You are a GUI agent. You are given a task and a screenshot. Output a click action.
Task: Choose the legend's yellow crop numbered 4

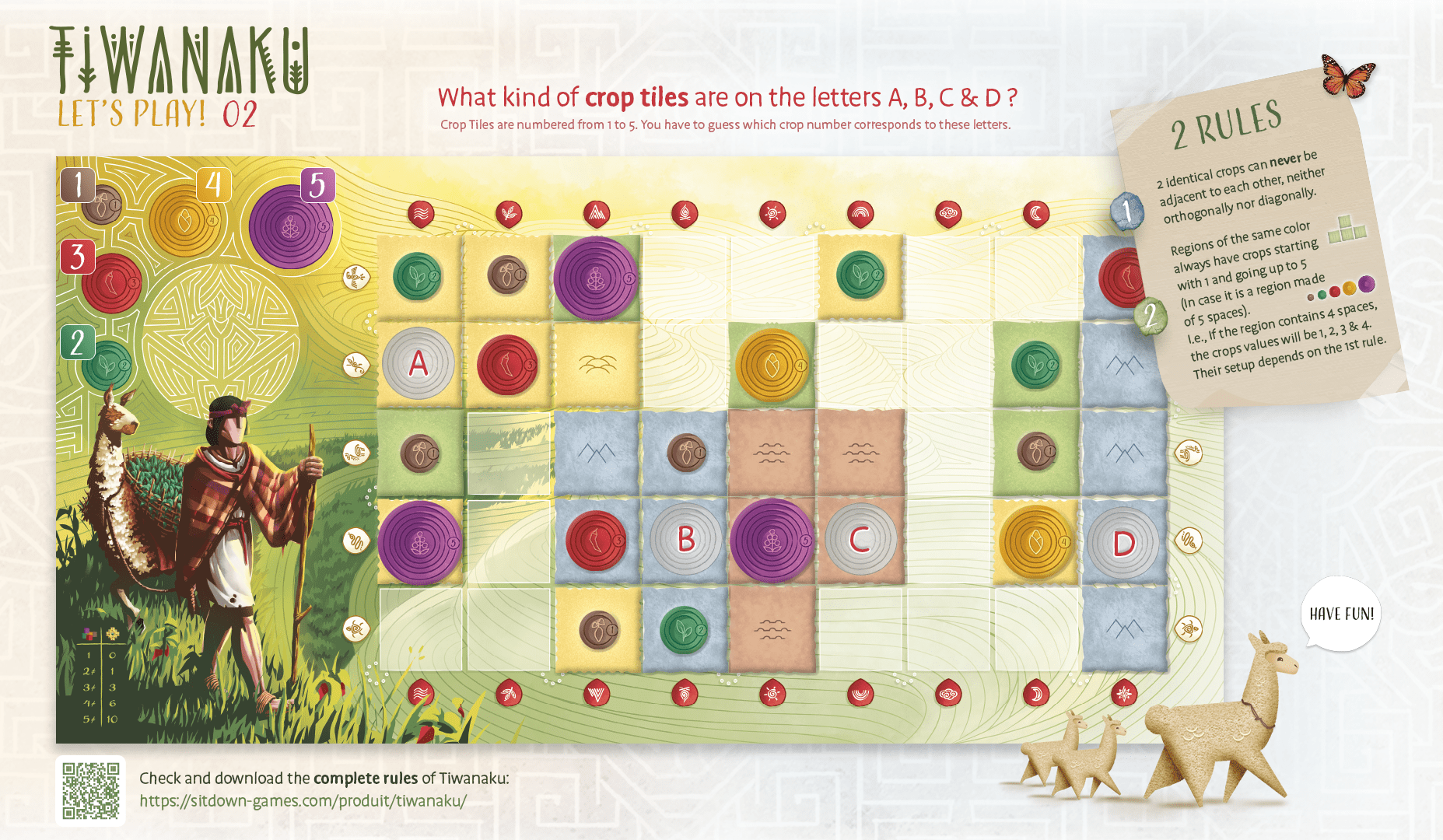[185, 220]
